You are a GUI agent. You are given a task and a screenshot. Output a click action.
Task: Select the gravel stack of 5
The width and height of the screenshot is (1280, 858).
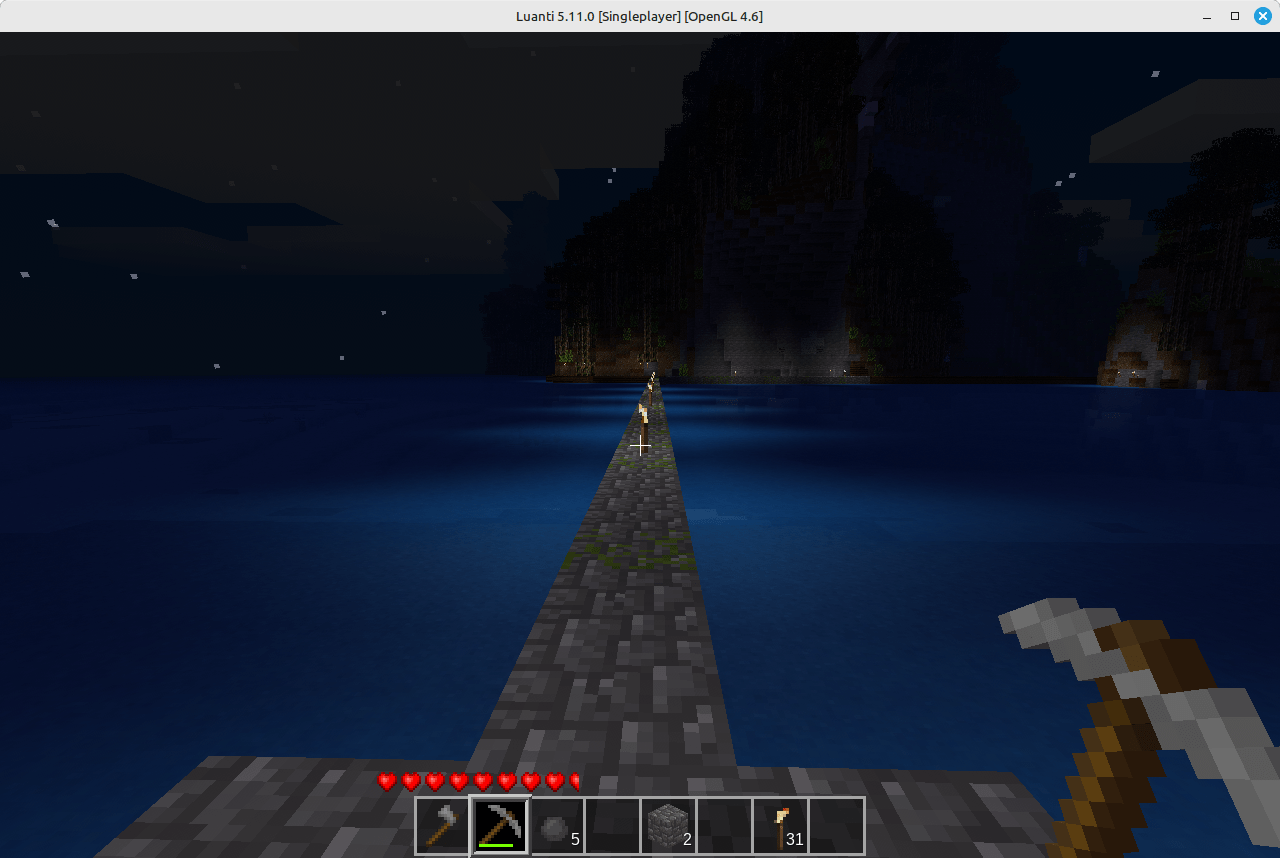(x=555, y=825)
